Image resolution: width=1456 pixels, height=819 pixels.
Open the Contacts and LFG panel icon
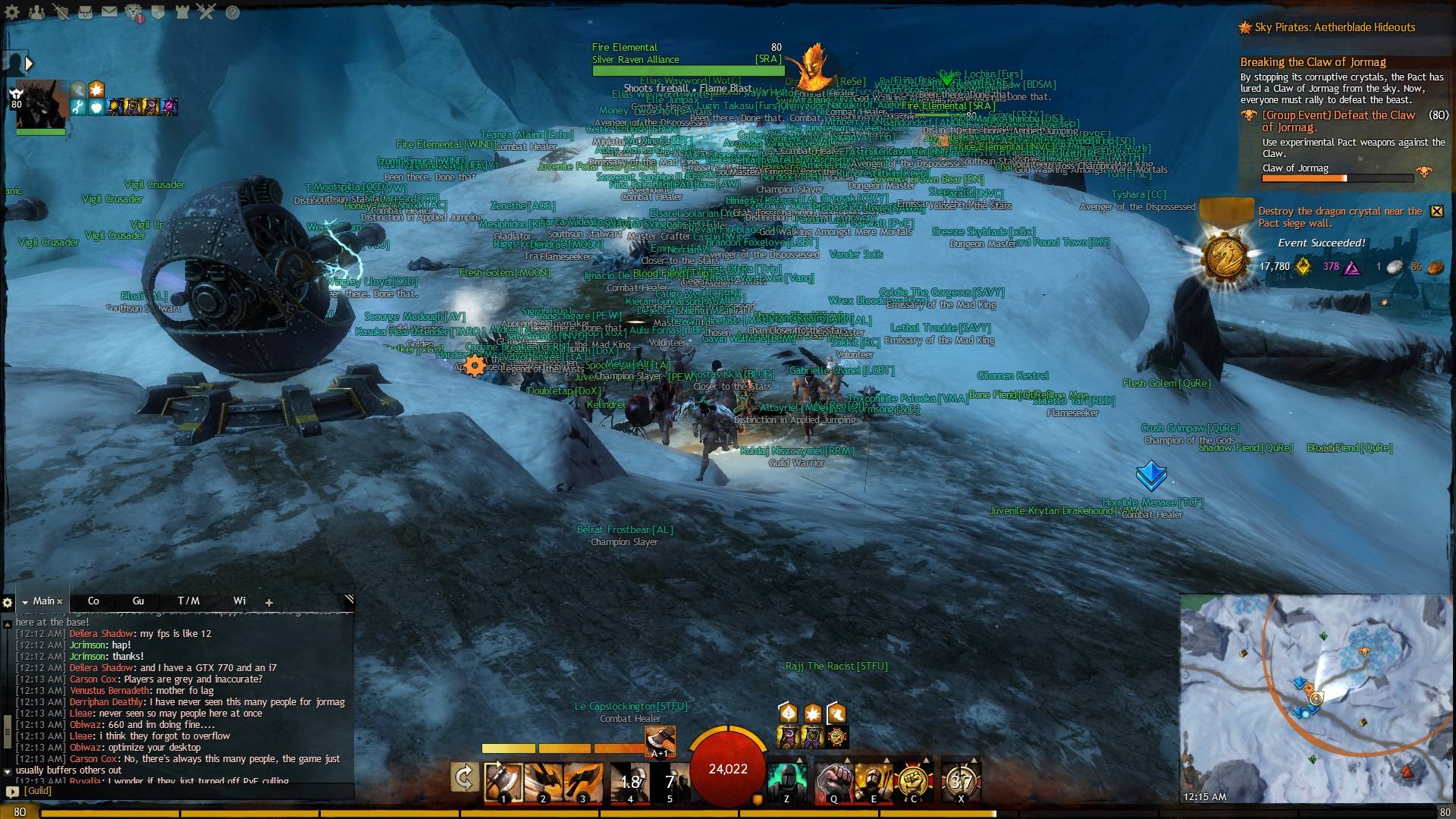pyautogui.click(x=37, y=11)
